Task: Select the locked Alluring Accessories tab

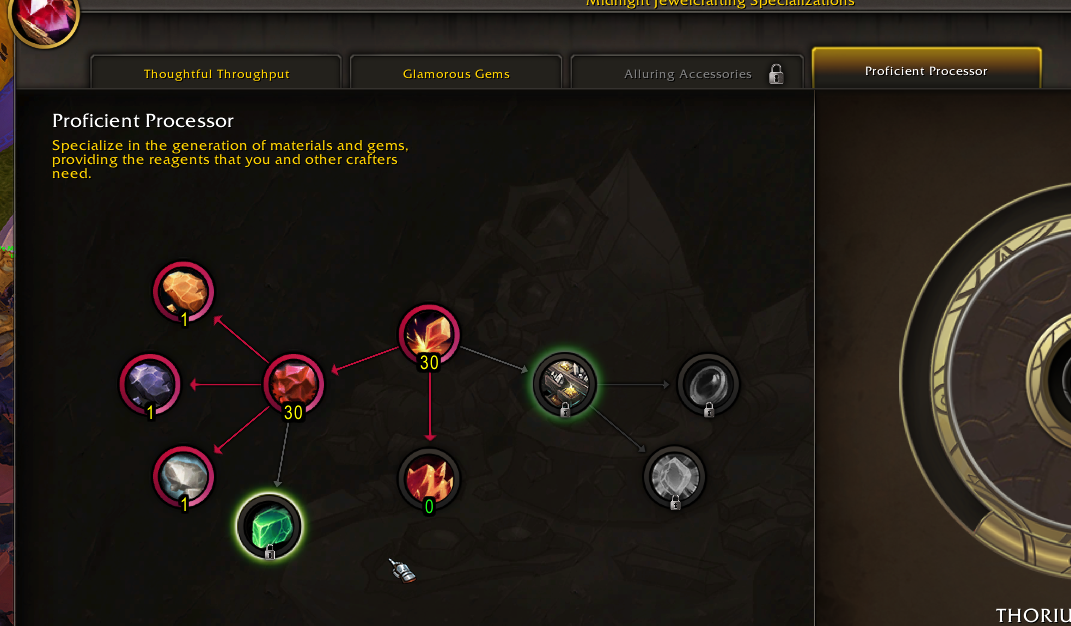Action: 688,74
